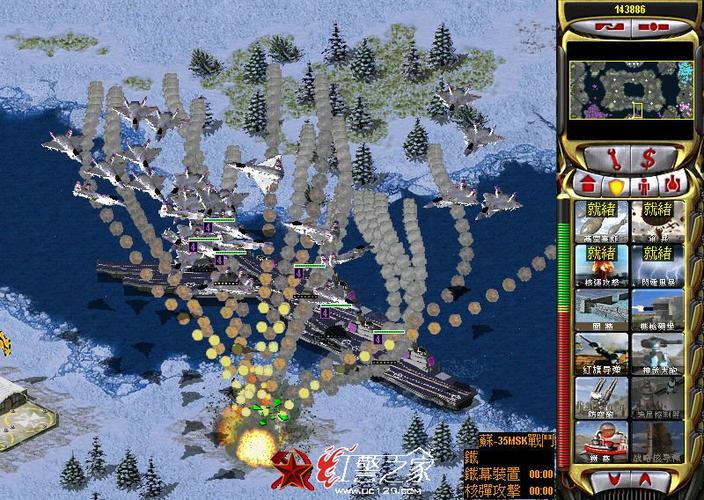The height and width of the screenshot is (500, 704).
Task: Select the grand cannon turret icon
Action: coord(657,355)
